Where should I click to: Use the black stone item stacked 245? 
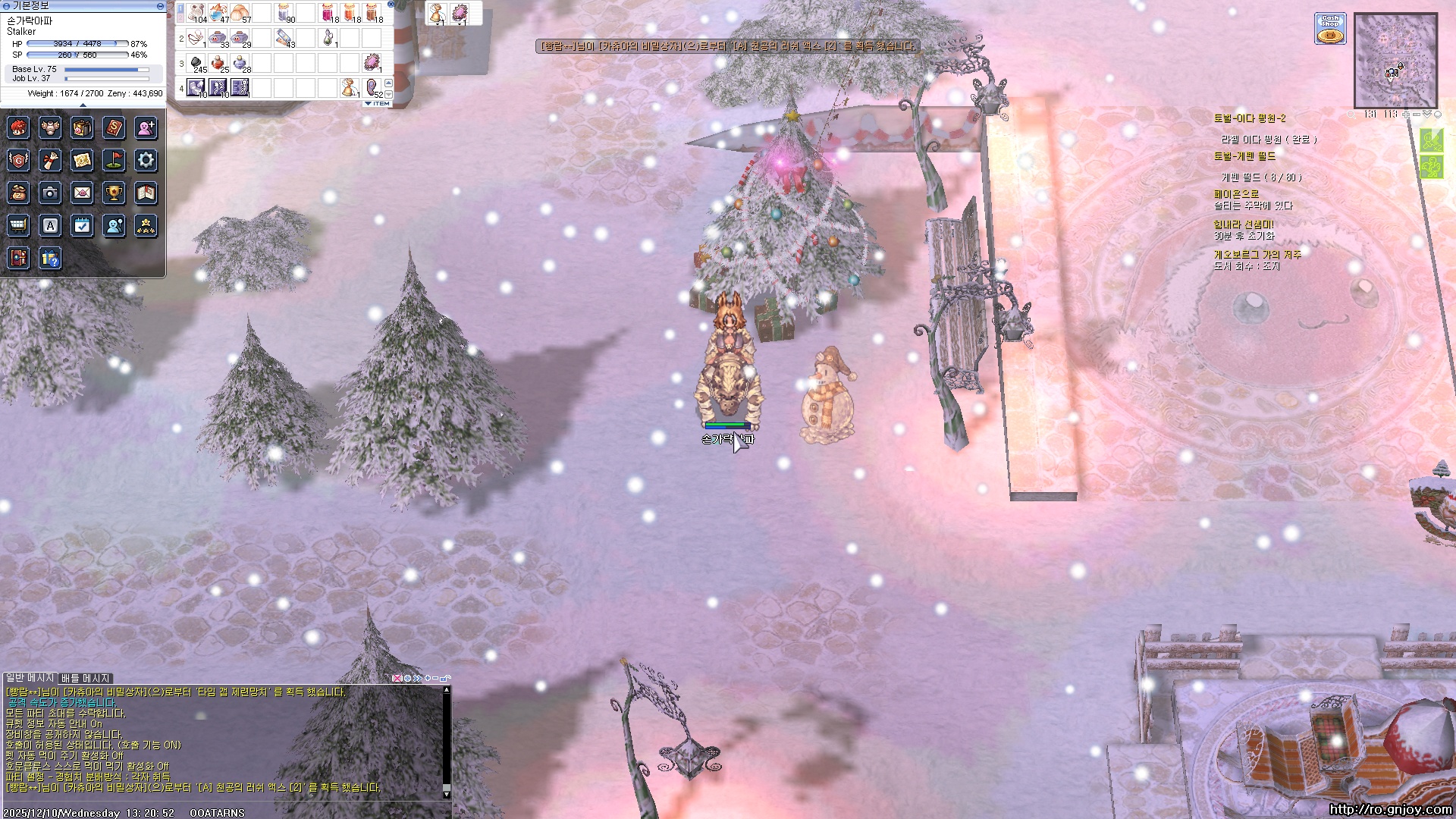(x=196, y=63)
